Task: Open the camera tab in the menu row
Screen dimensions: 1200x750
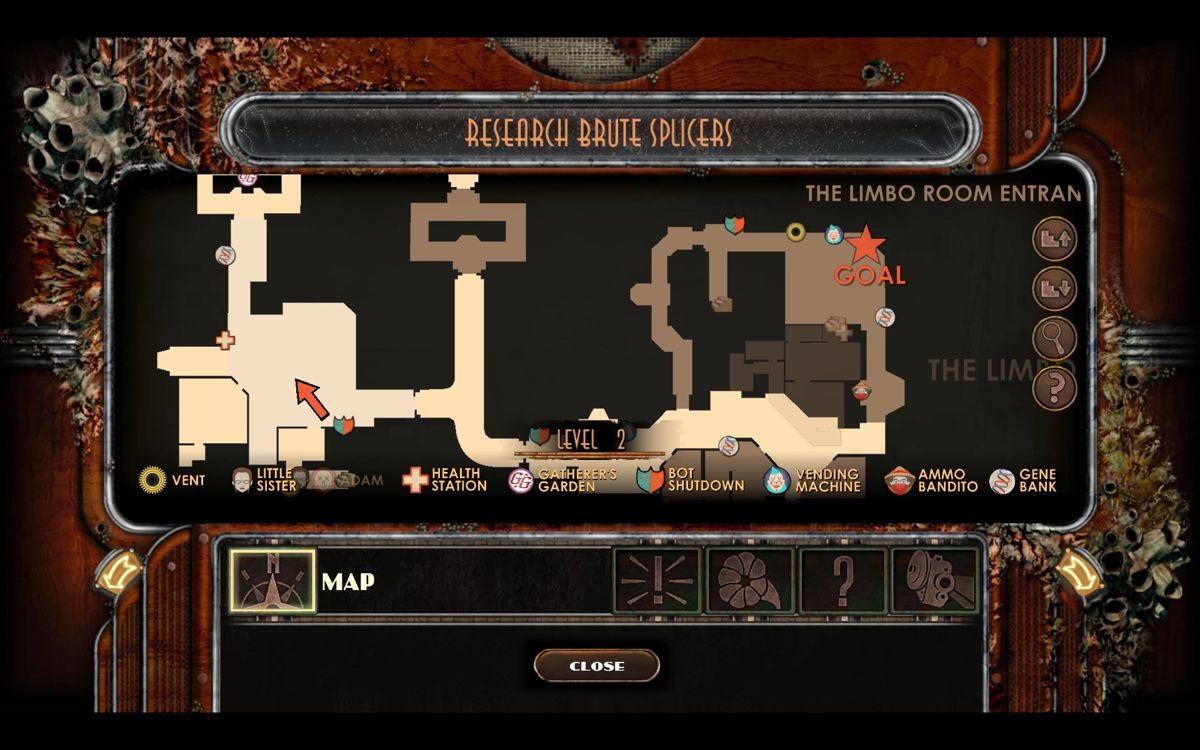Action: click(x=935, y=581)
